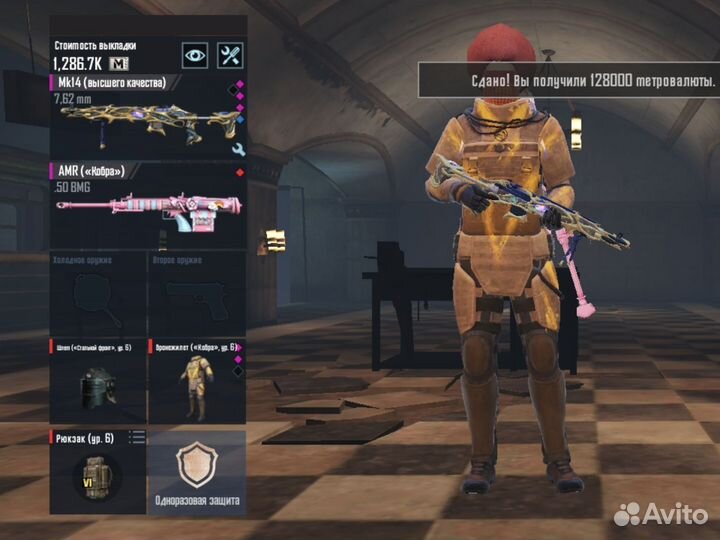Open the level 6 backpack slot
This screenshot has width=720, height=540.
pyautogui.click(x=98, y=472)
